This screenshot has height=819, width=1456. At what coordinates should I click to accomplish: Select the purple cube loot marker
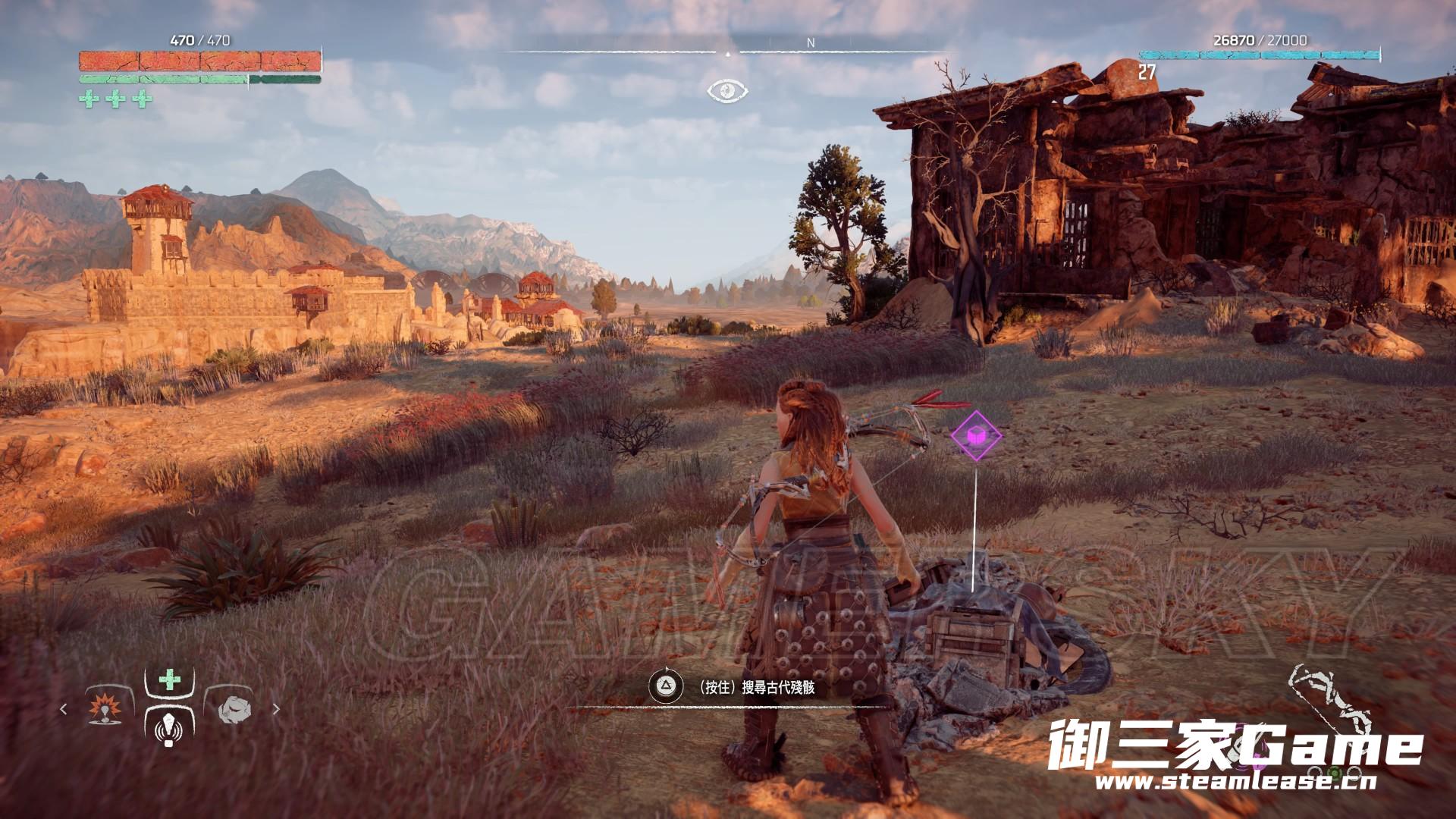pyautogui.click(x=975, y=435)
